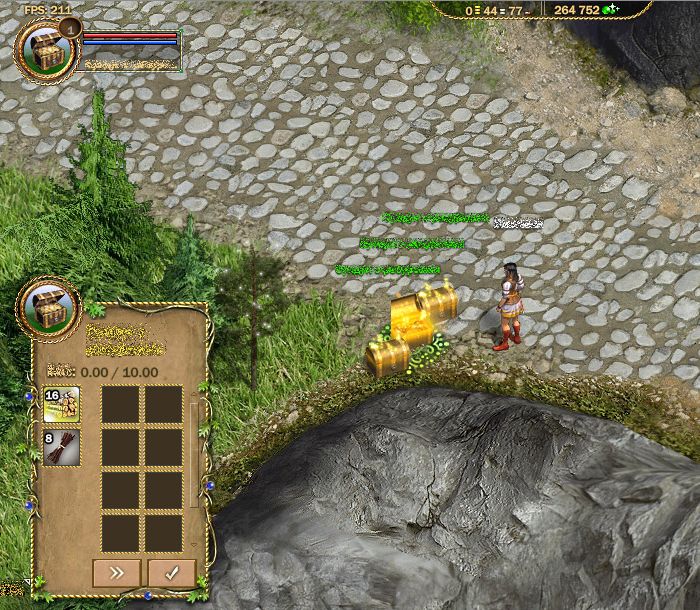Click the chest emblem on the loot panel
The image size is (700, 610).
[49, 305]
